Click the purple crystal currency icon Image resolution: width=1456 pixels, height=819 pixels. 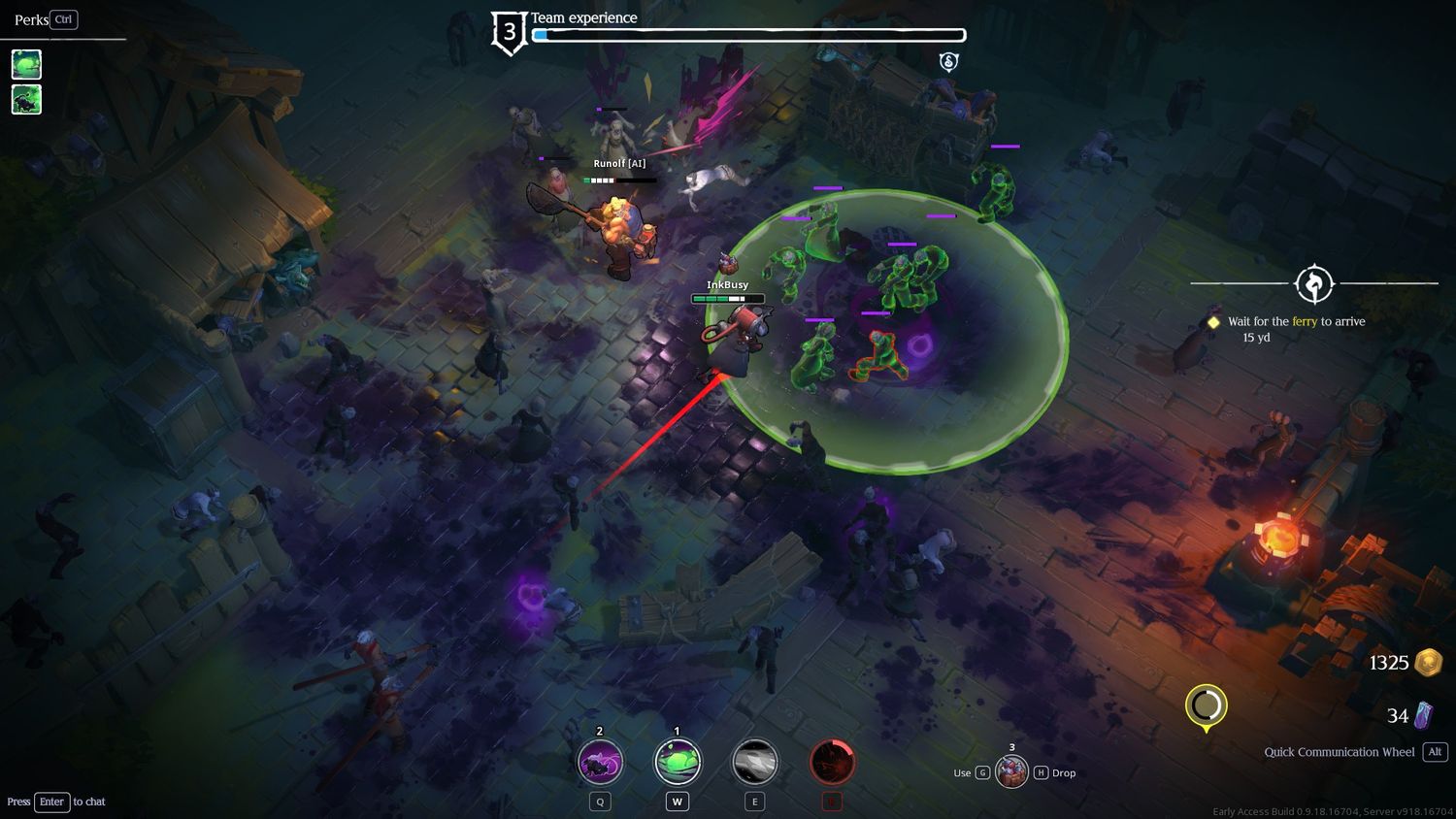tap(1423, 716)
